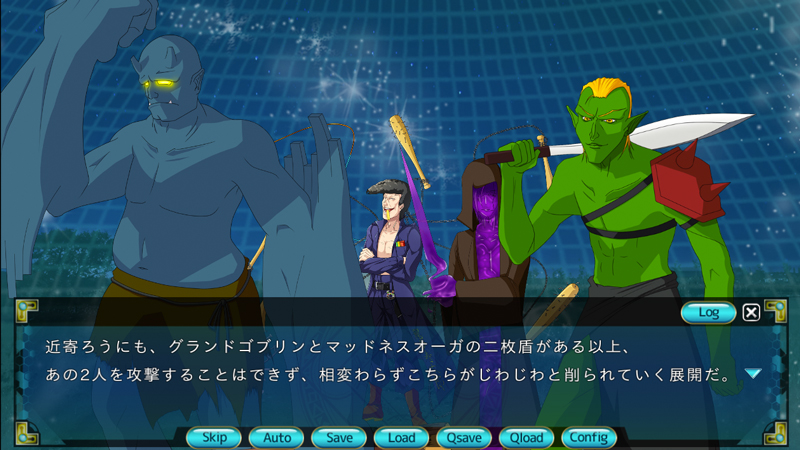Open the dialogue Log

tap(708, 312)
